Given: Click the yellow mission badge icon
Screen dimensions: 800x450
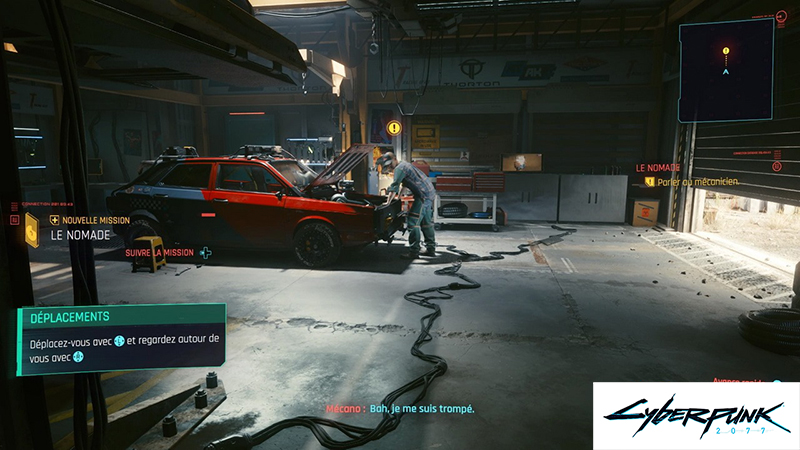Looking at the screenshot, I should coord(32,228).
